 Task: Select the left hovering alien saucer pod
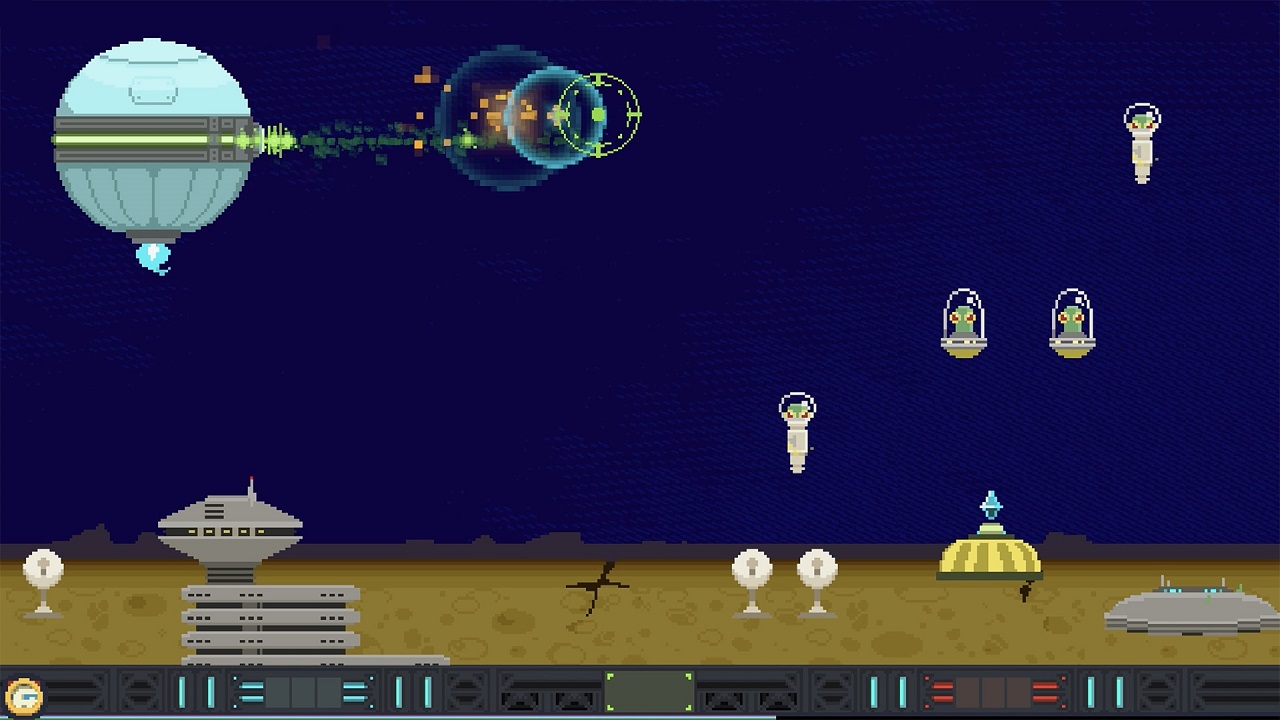click(963, 325)
